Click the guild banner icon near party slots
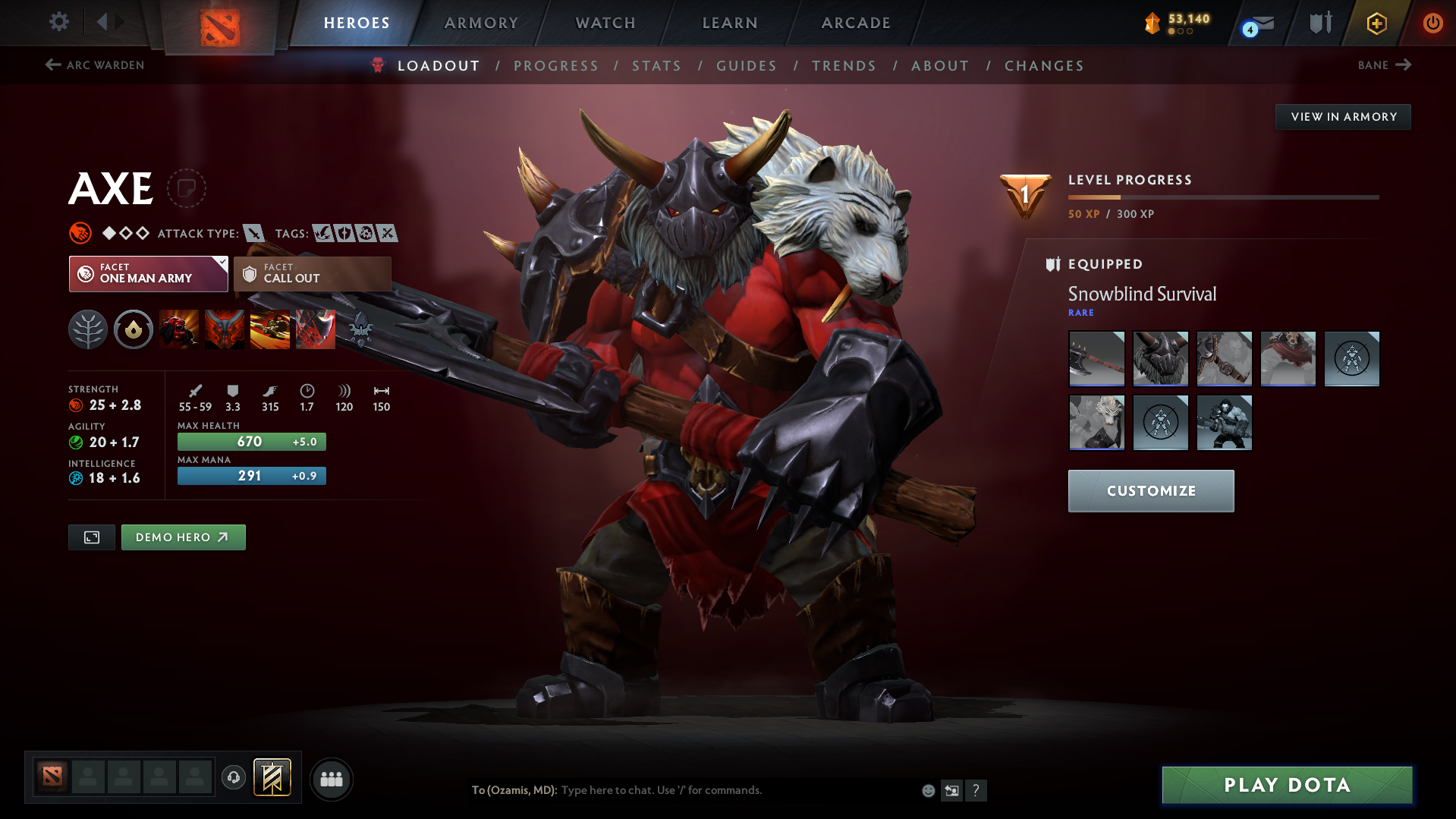 [271, 777]
